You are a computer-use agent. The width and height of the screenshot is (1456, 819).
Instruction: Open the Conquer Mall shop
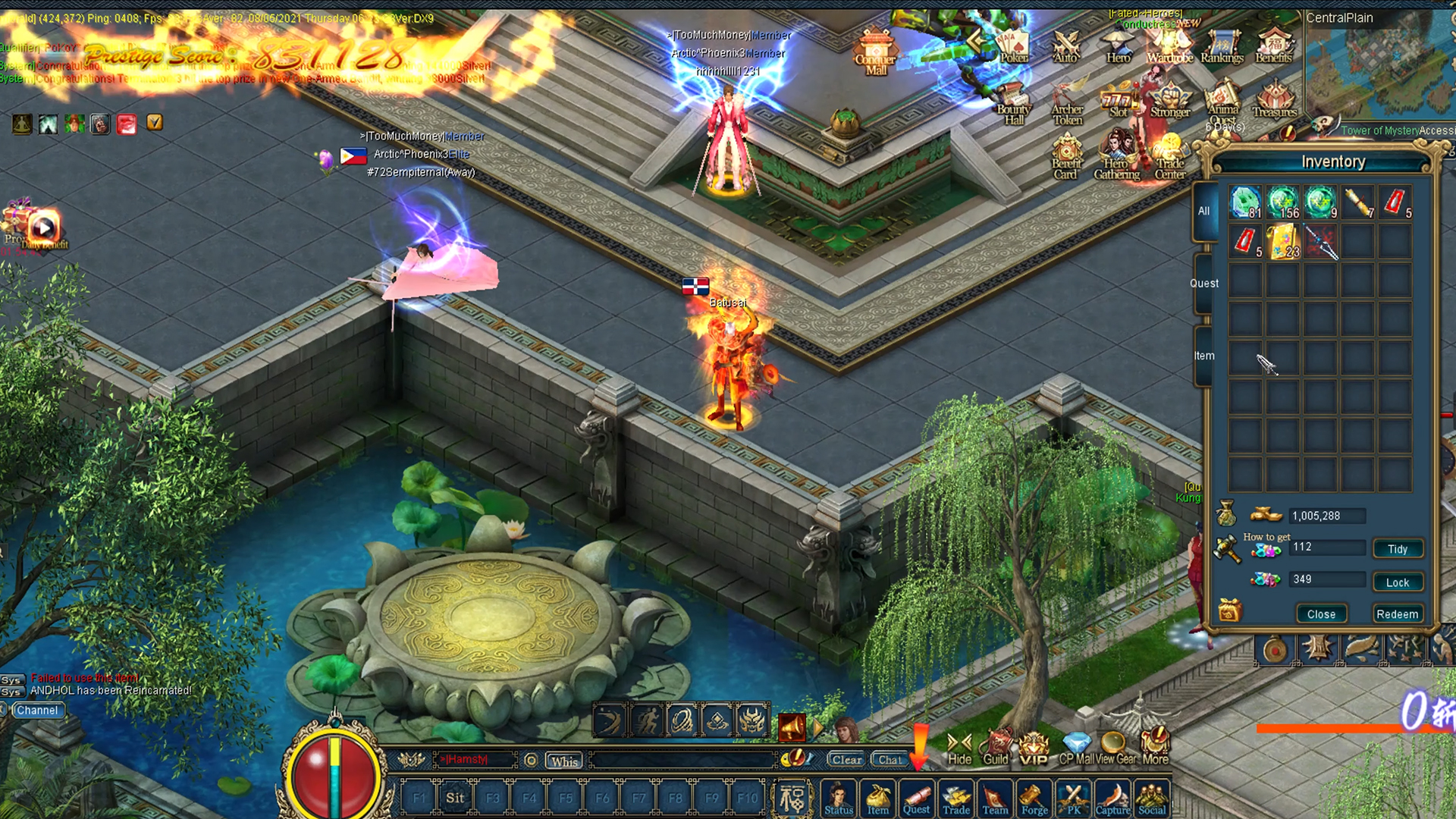coord(876,52)
